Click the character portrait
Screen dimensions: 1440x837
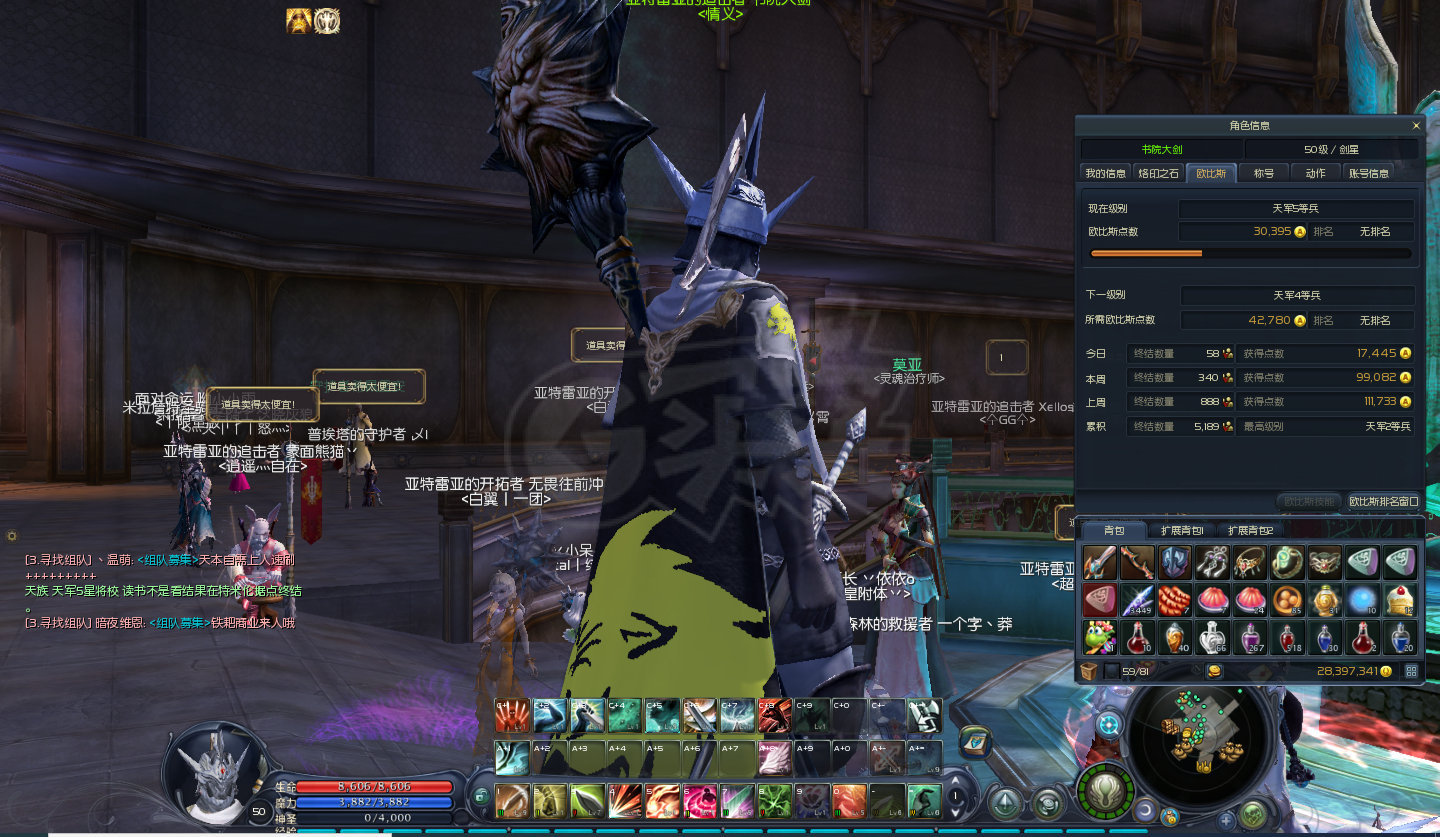pyautogui.click(x=217, y=771)
